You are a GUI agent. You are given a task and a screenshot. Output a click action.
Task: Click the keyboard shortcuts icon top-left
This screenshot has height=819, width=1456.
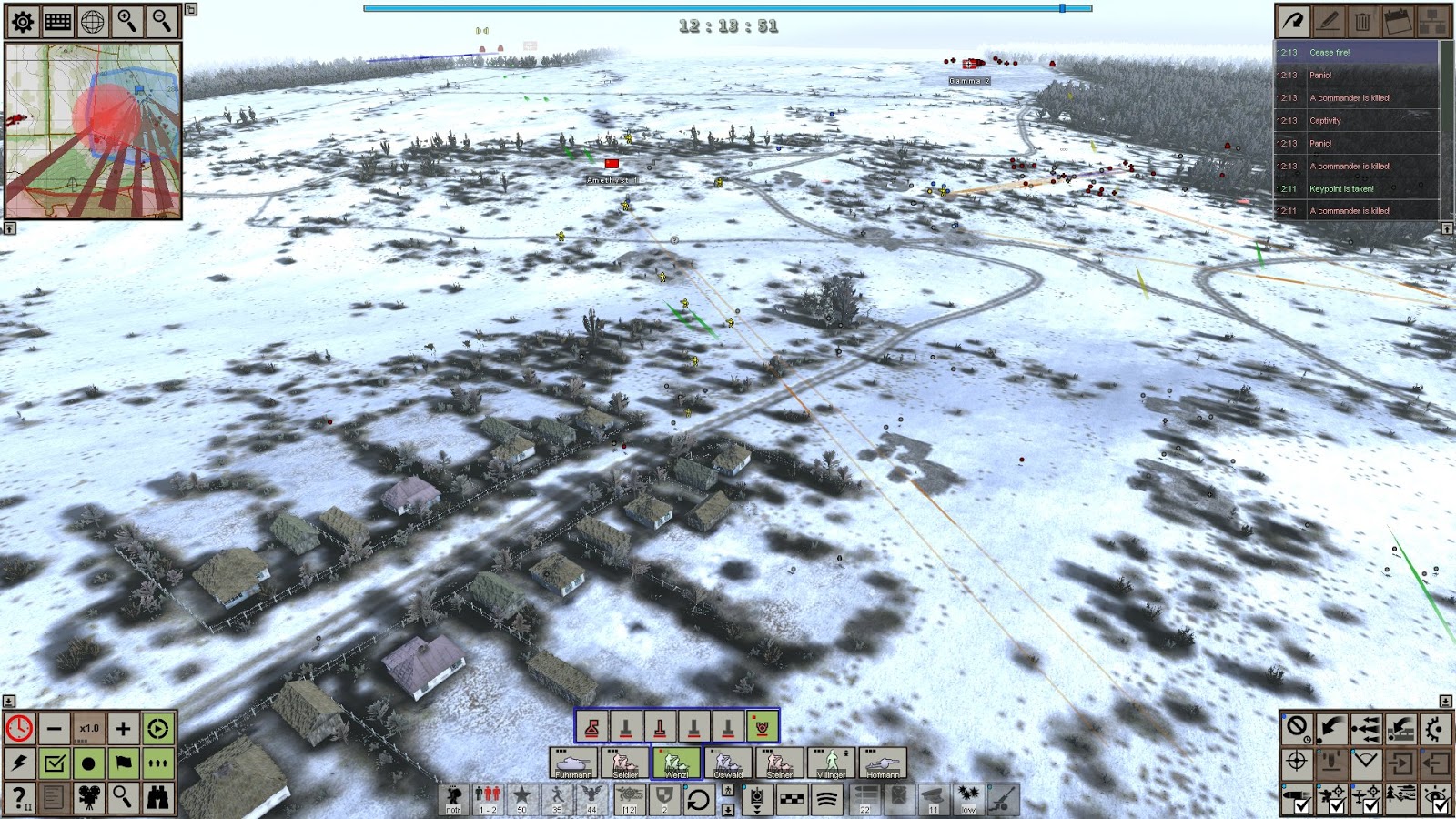(56, 22)
